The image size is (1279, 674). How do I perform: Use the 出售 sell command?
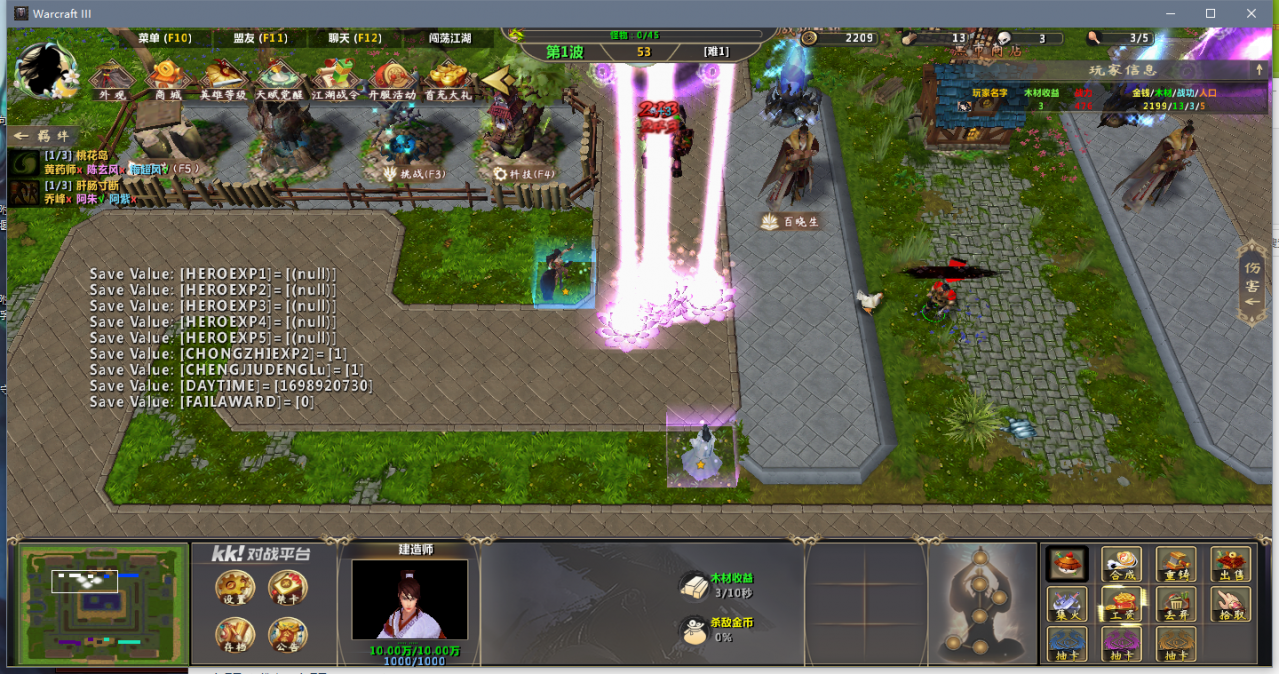pos(1230,565)
